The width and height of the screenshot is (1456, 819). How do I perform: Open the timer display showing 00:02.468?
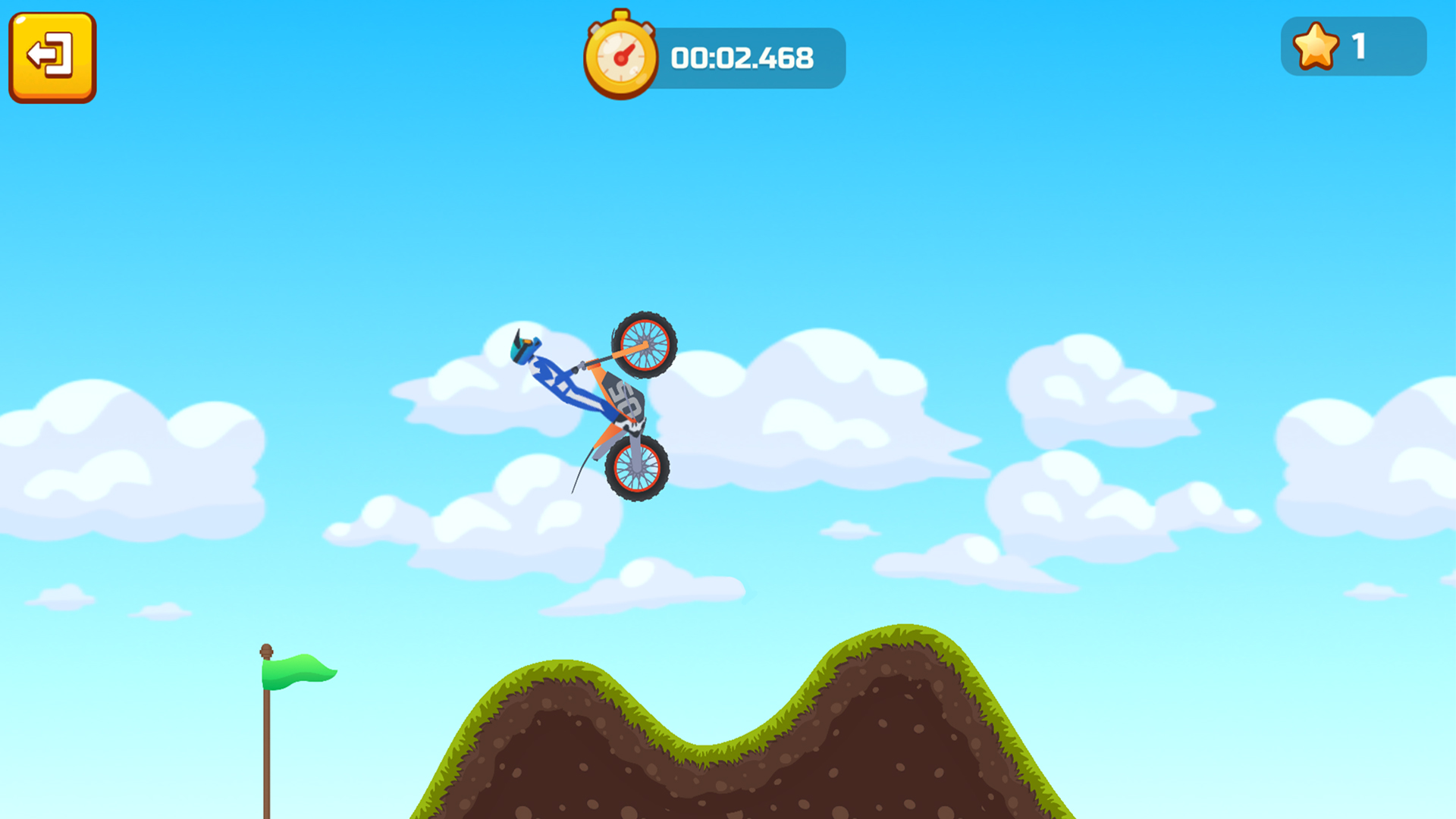tap(743, 56)
